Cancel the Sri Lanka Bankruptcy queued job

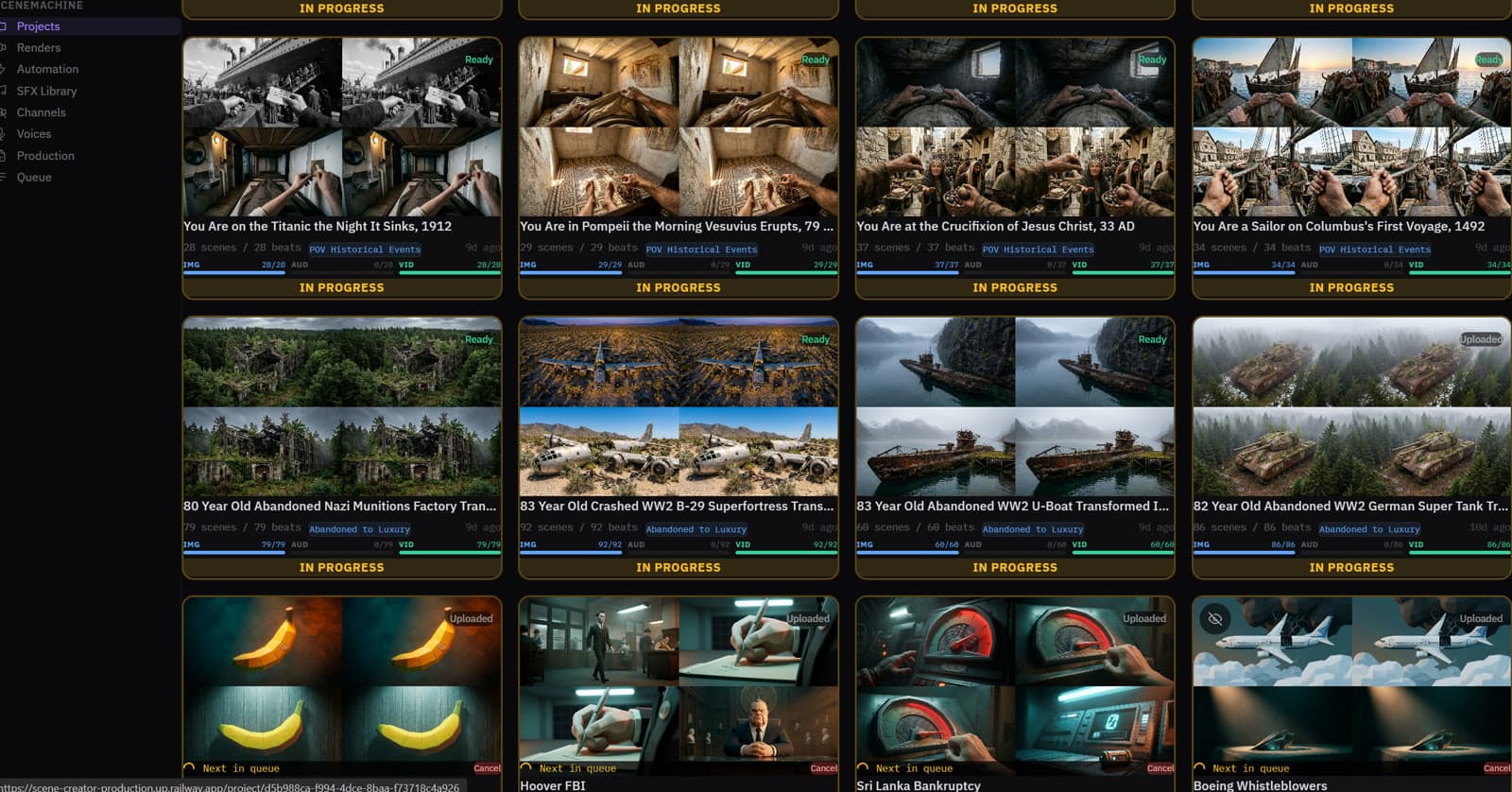(1160, 768)
